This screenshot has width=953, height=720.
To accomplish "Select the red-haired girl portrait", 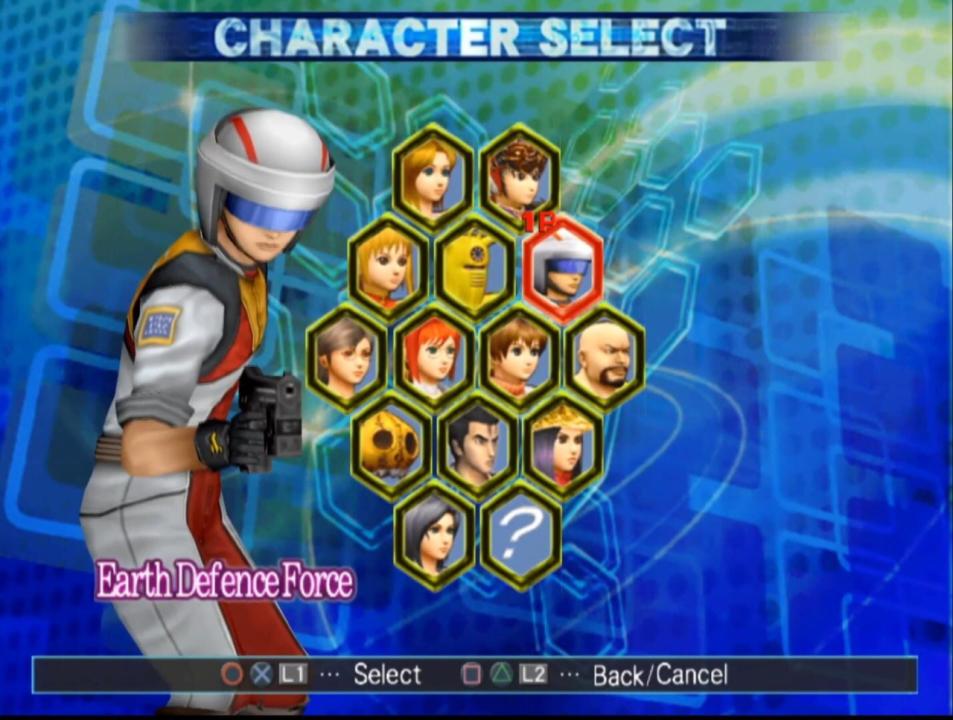I will (433, 356).
